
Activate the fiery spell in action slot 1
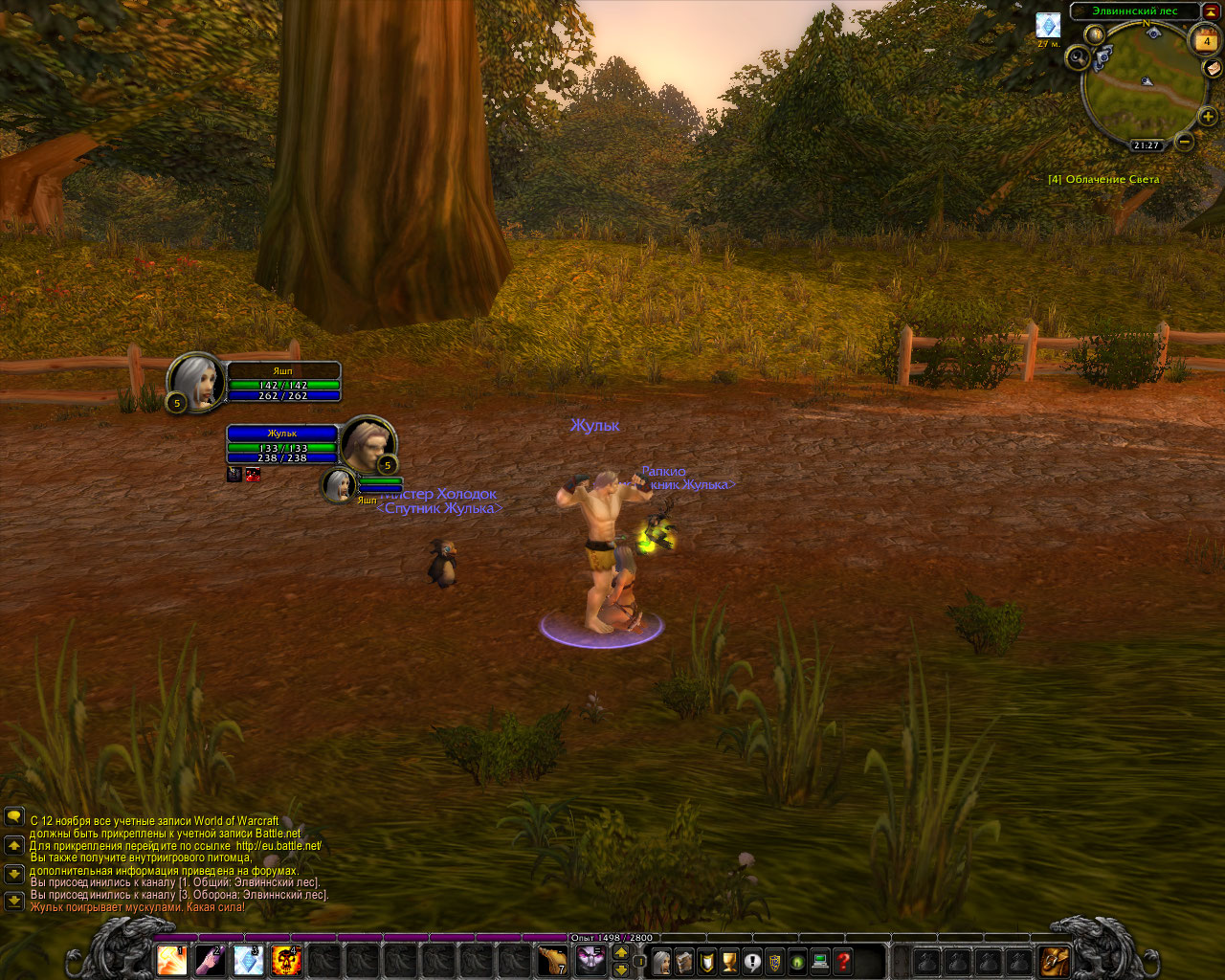(172, 960)
